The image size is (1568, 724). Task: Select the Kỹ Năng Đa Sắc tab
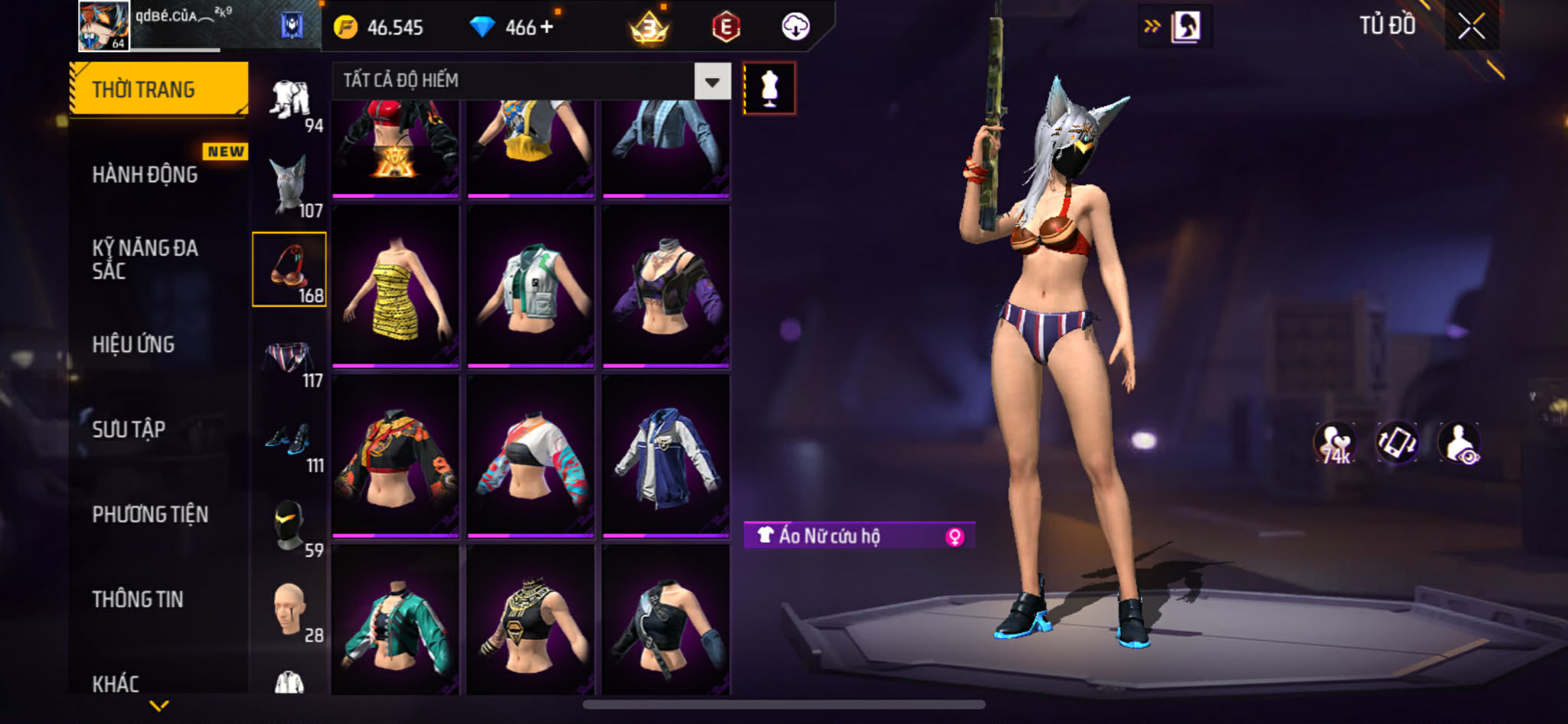(x=145, y=259)
